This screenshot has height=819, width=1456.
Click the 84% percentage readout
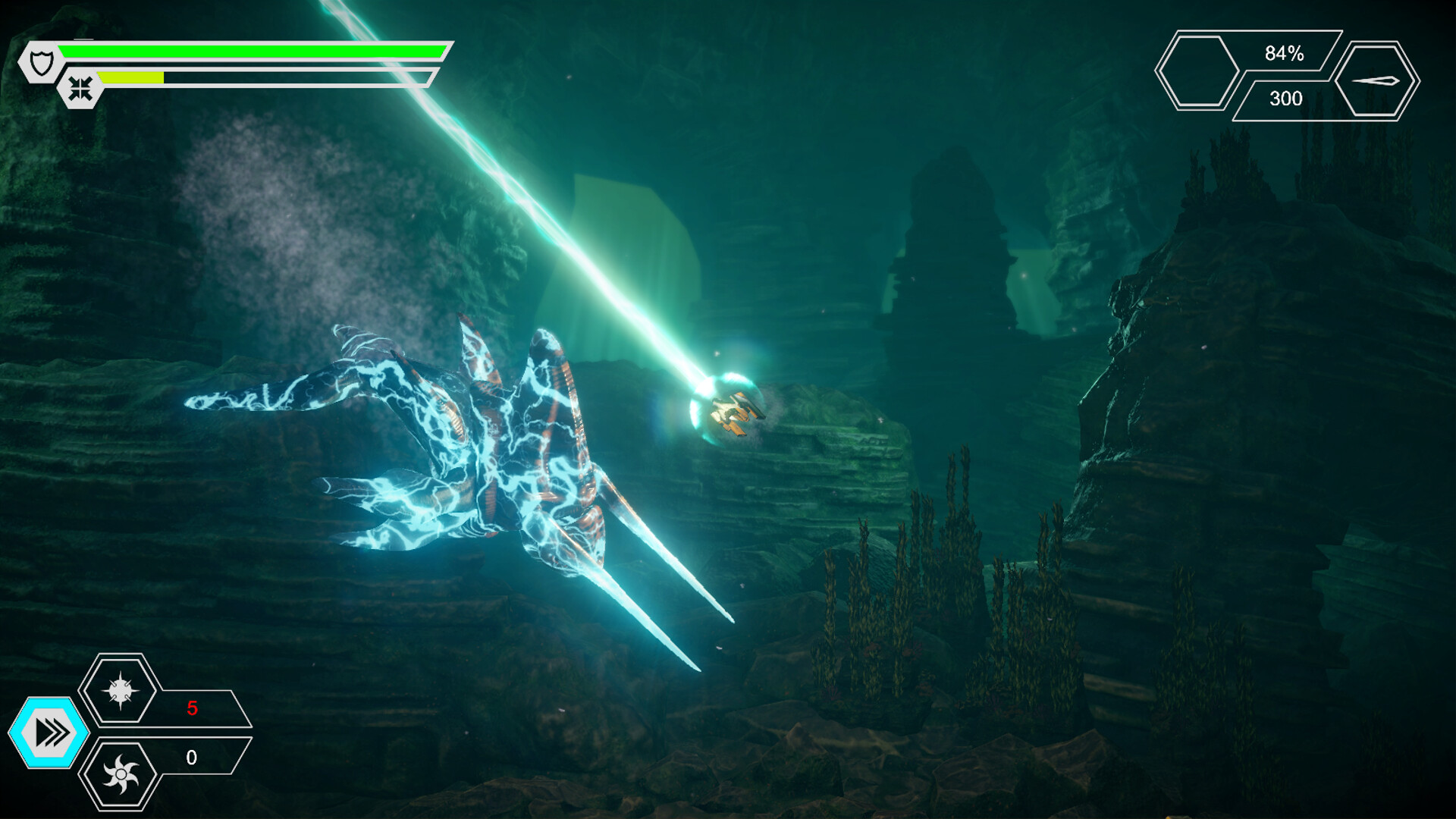(1283, 53)
